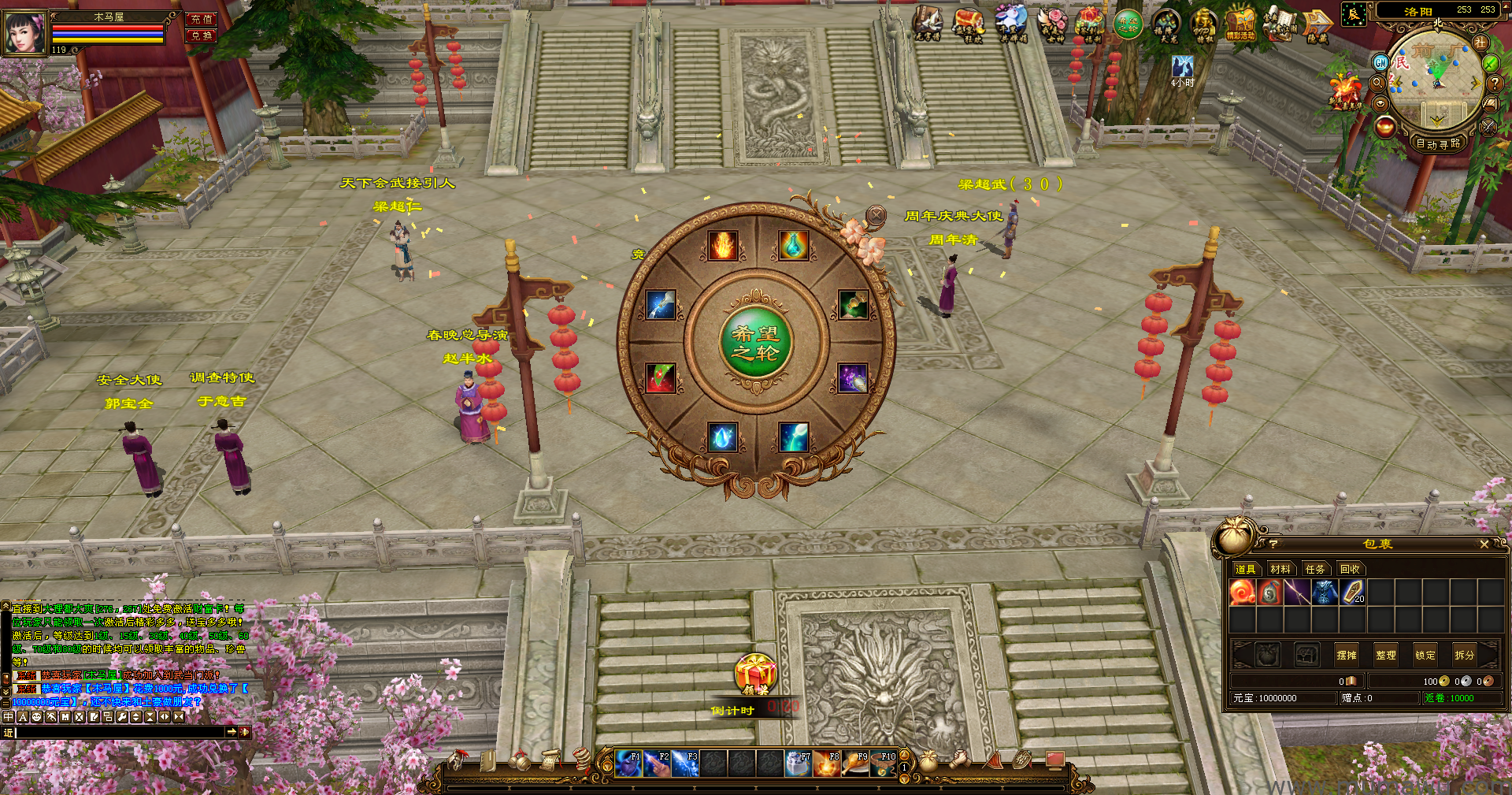Viewport: 1512px width, 795px height.
Task: Click the 充值 recharge button
Action: coord(202,19)
